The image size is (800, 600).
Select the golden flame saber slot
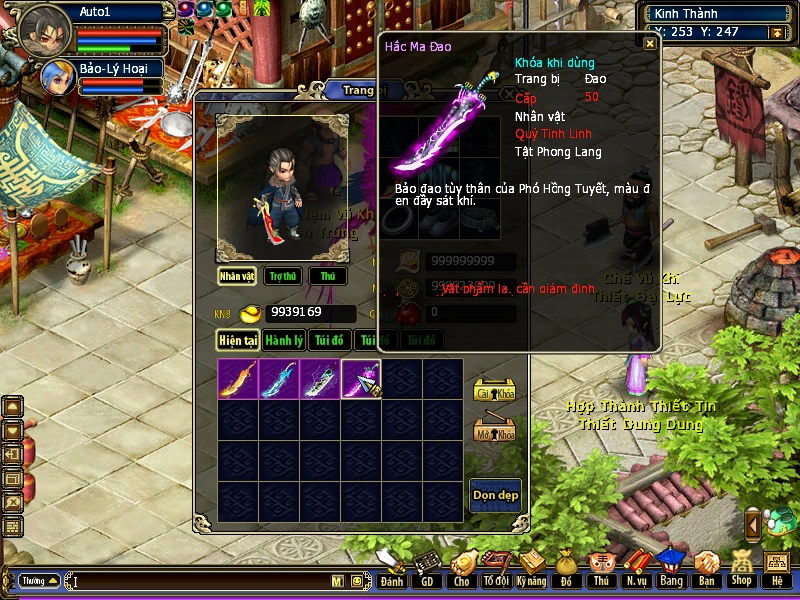238,379
